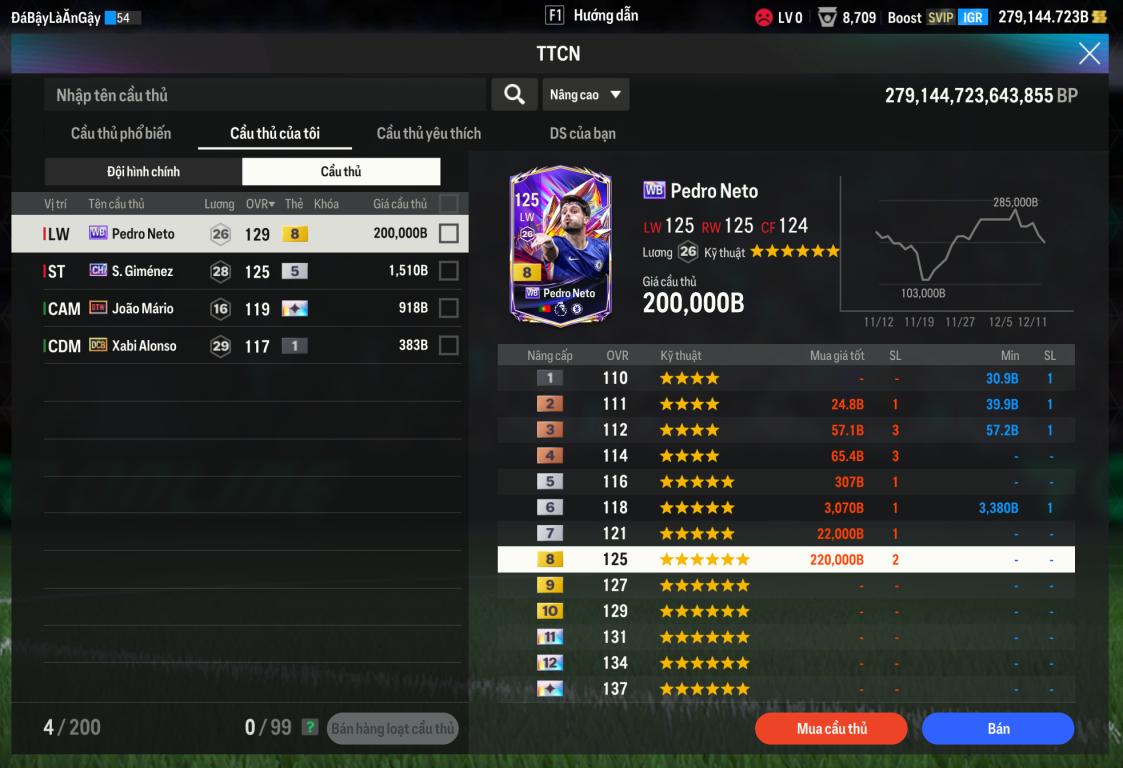Click the player name search field
Viewport: 1123px width, 768px height.
pyautogui.click(x=265, y=95)
